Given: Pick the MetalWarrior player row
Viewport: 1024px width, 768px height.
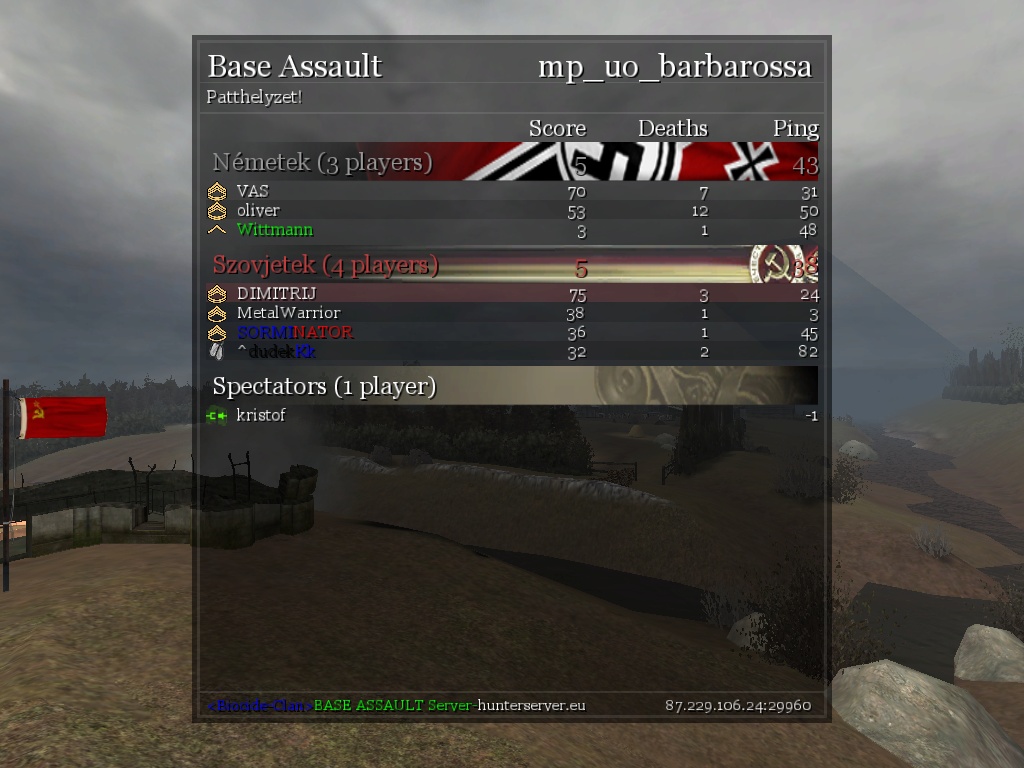Looking at the screenshot, I should coord(288,313).
